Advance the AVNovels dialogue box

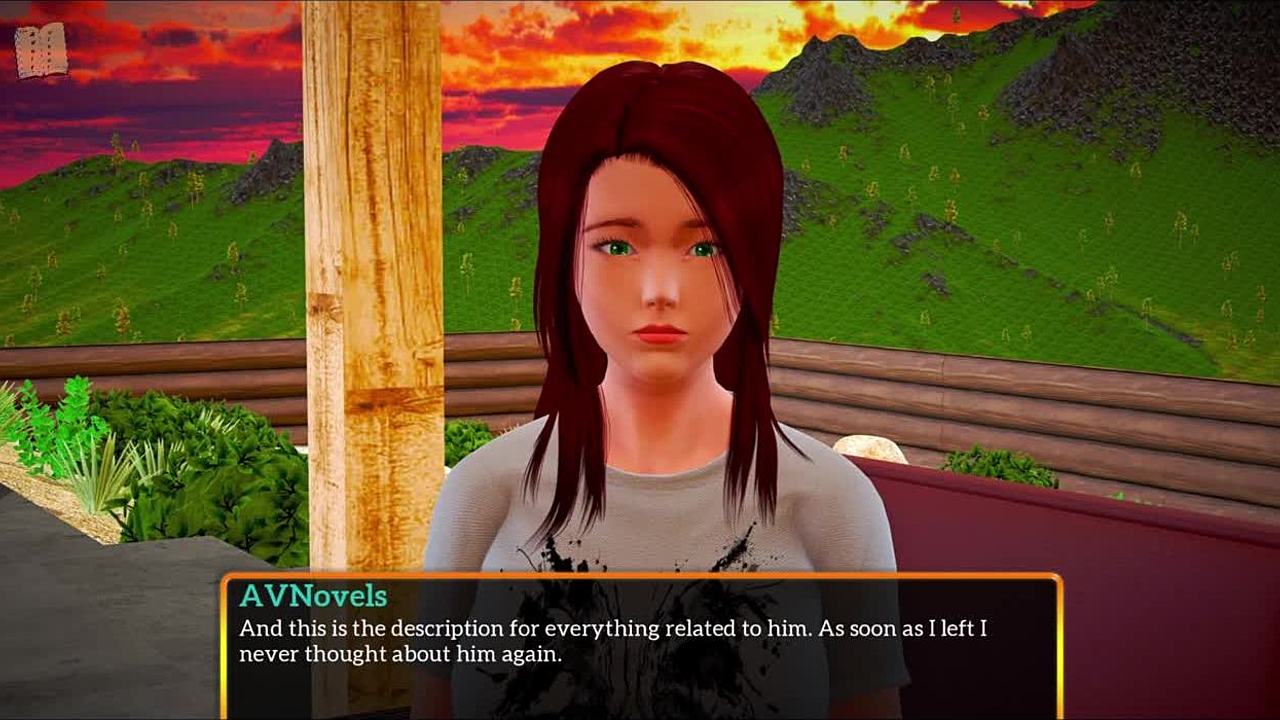tap(640, 645)
